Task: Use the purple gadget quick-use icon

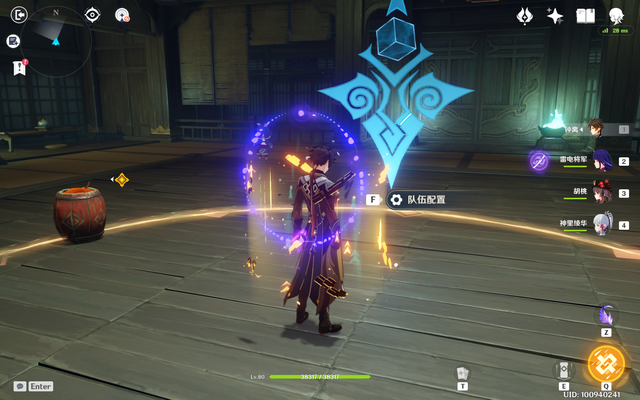Action: 606,316
